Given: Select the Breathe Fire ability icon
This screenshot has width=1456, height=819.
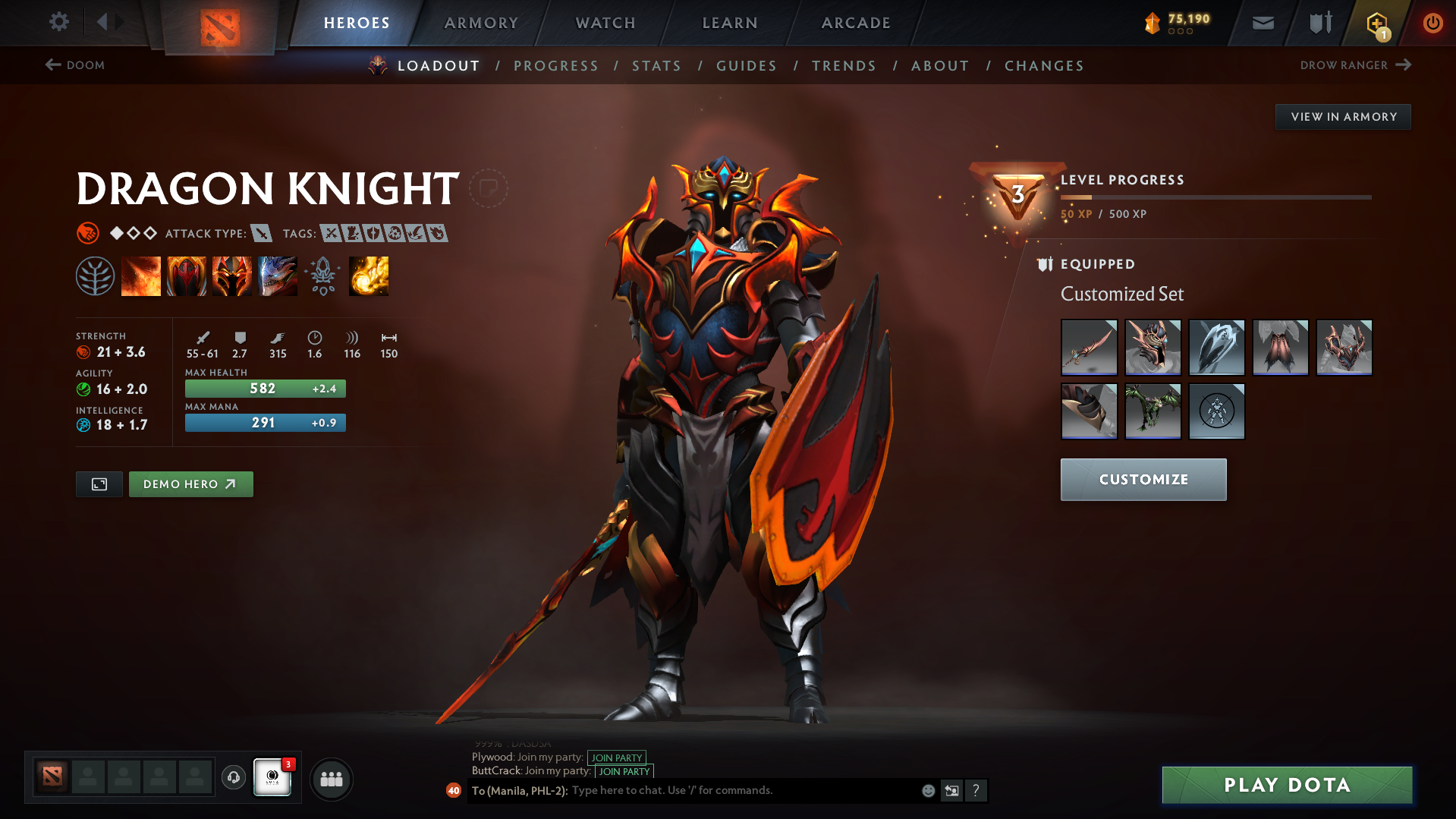Looking at the screenshot, I should (x=141, y=276).
